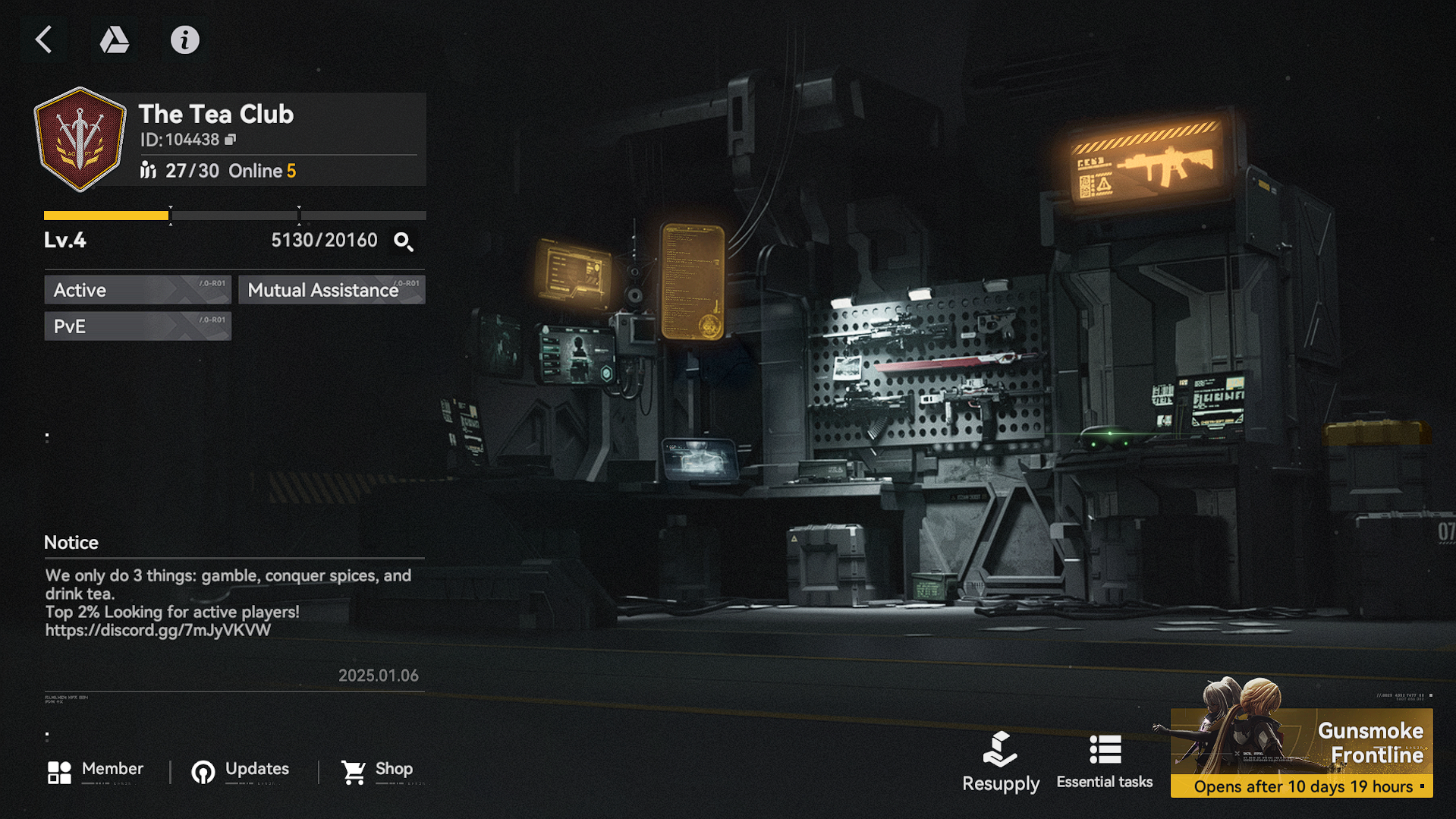1456x819 pixels.
Task: Show the info help icon
Action: click(x=184, y=39)
